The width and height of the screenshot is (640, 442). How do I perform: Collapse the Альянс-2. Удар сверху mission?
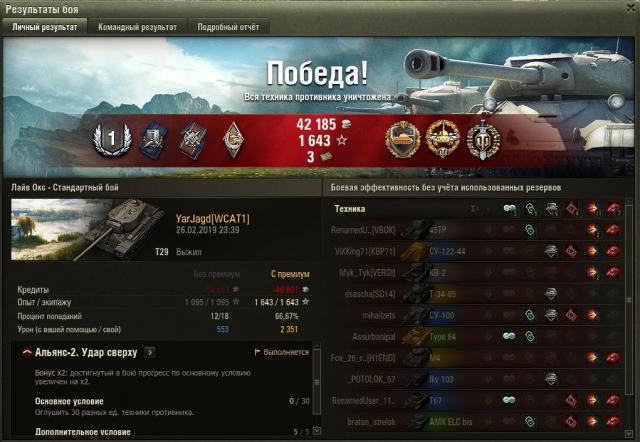(25, 352)
